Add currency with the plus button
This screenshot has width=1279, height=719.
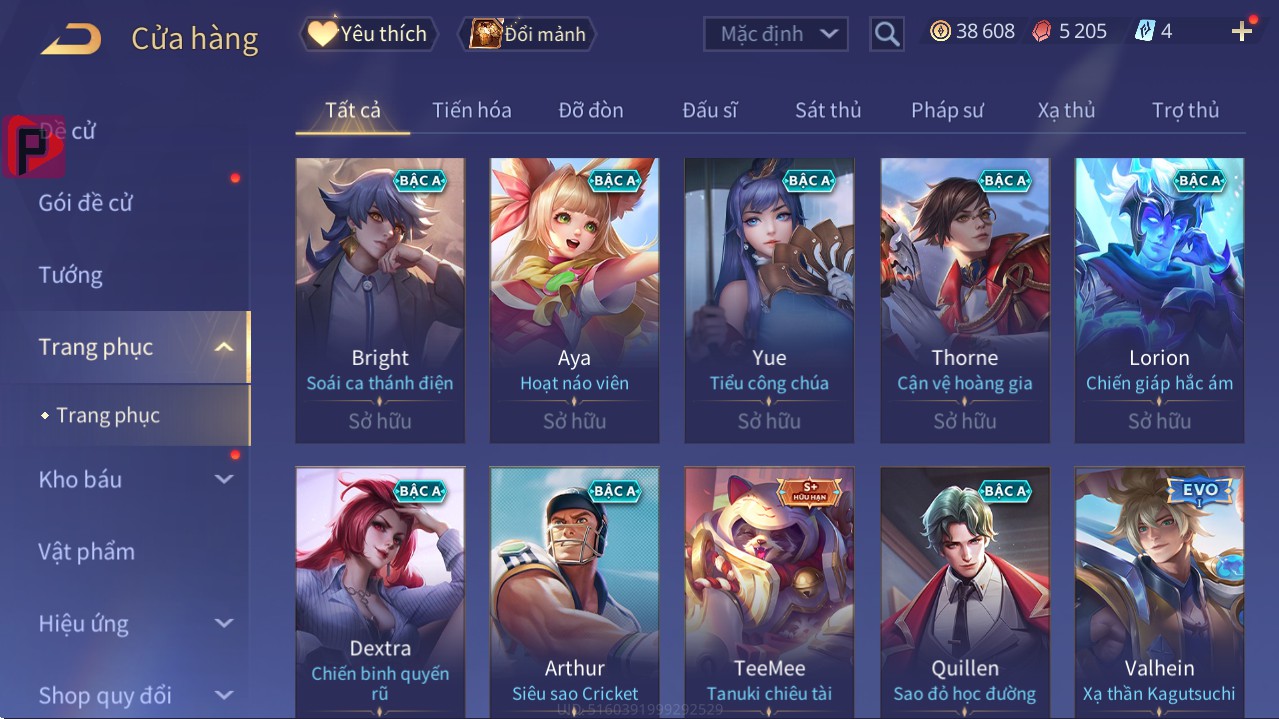(1242, 32)
